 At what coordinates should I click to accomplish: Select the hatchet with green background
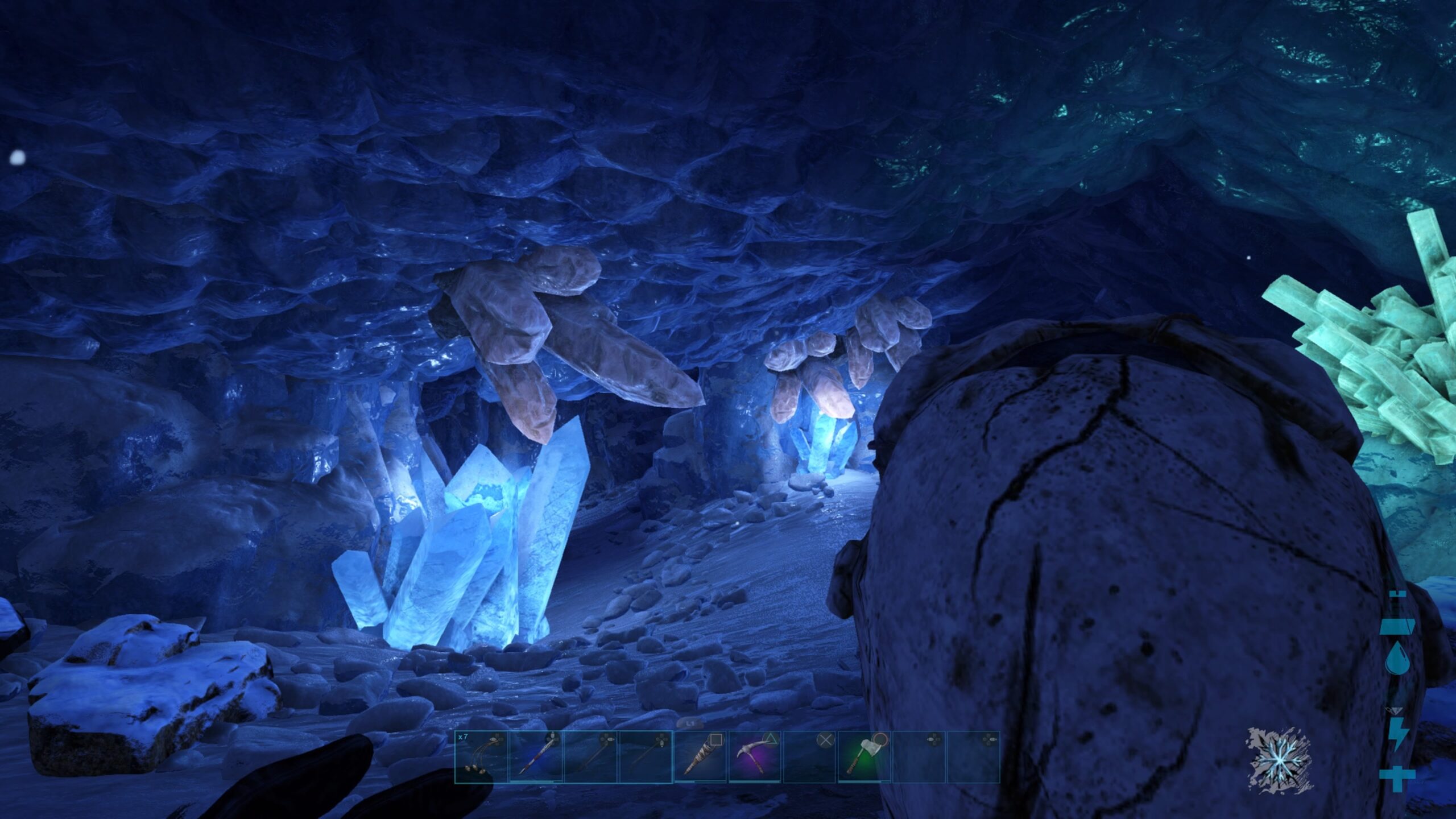click(863, 758)
